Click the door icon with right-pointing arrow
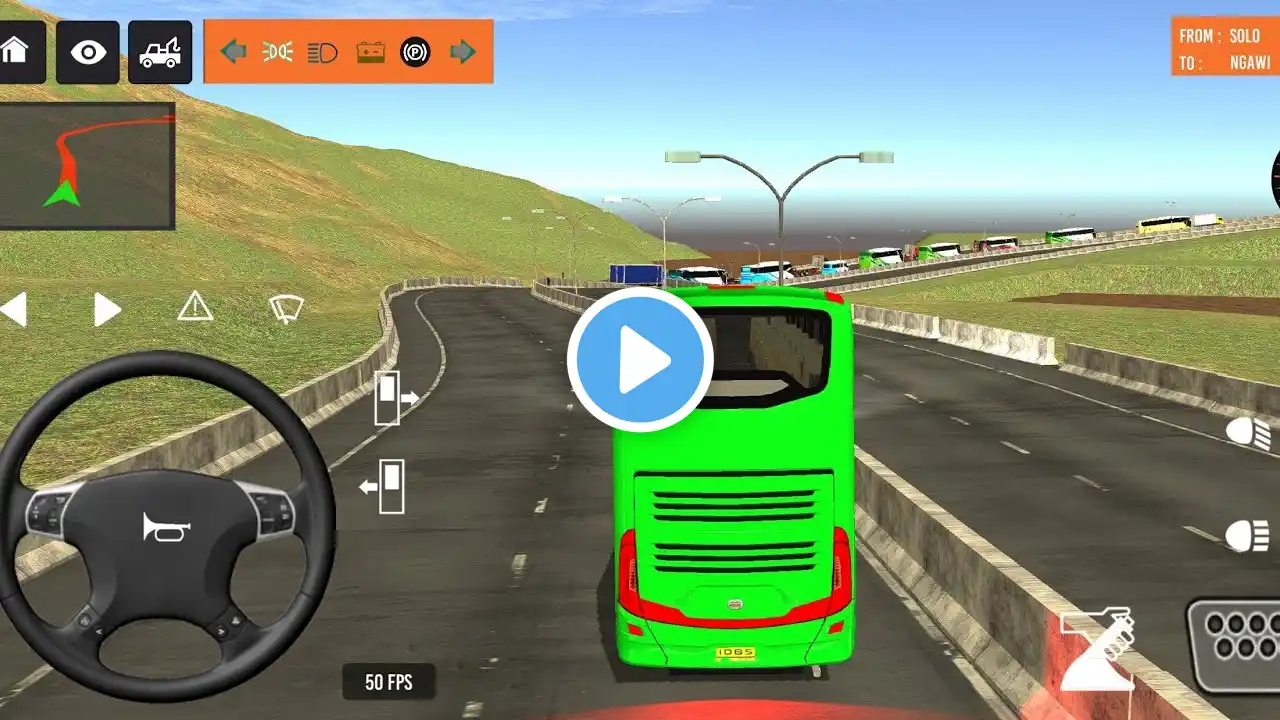The height and width of the screenshot is (720, 1280). coord(395,397)
